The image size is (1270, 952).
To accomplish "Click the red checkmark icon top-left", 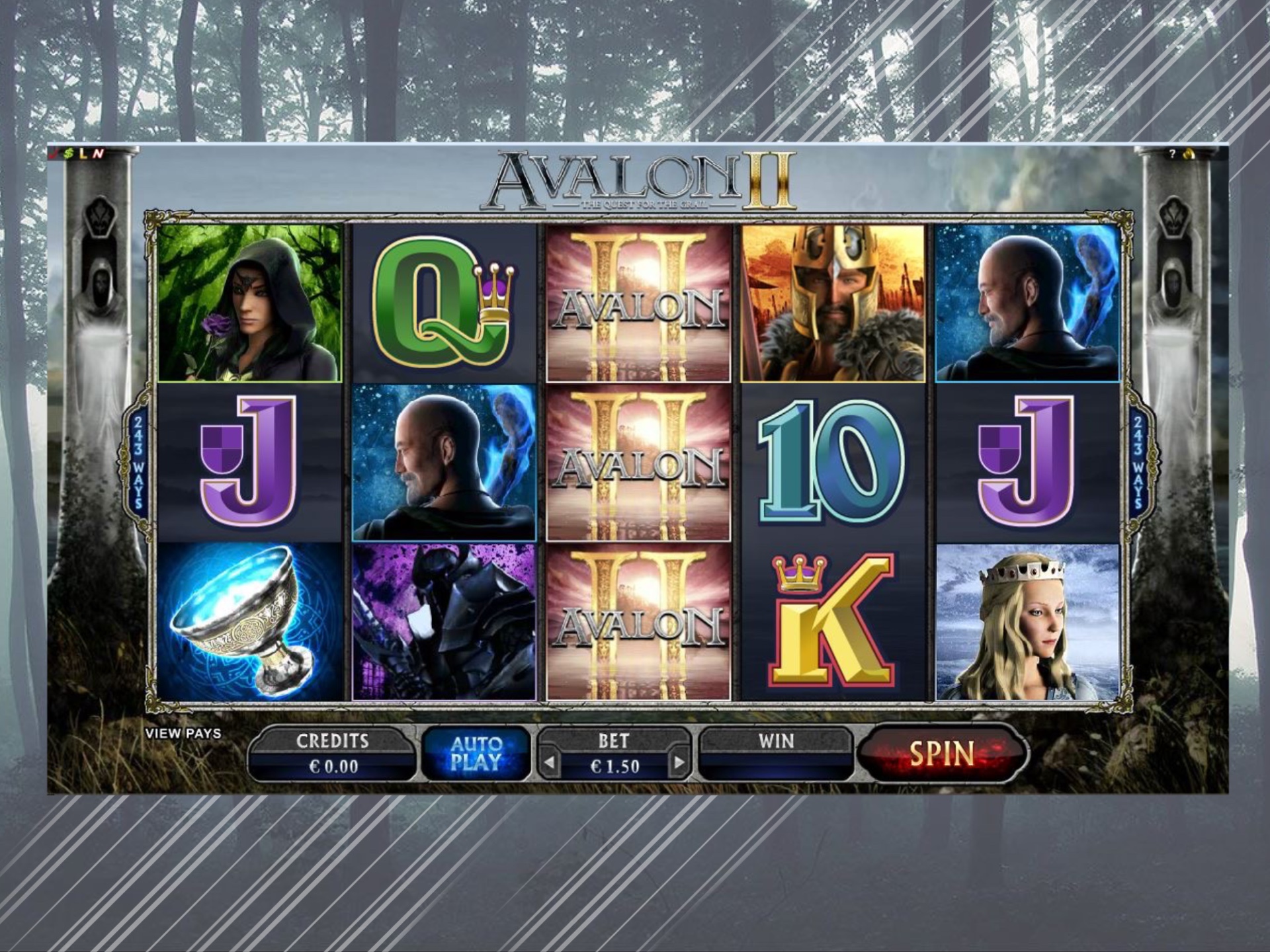I will (54, 154).
